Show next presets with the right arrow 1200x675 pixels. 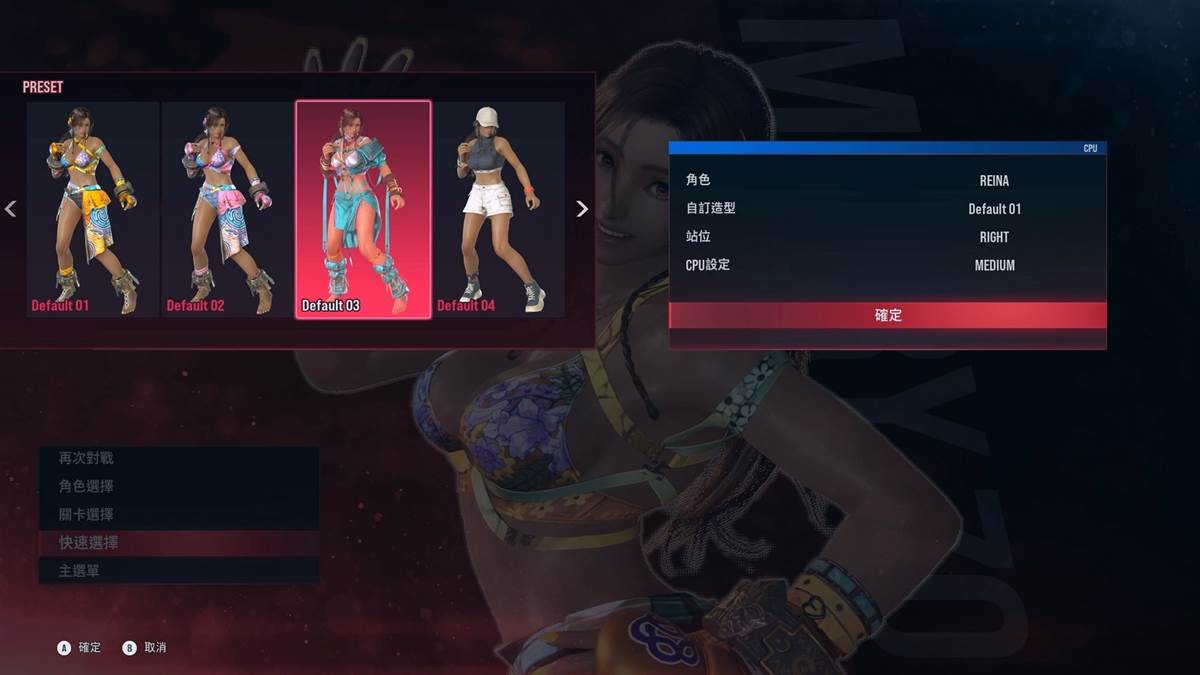582,209
